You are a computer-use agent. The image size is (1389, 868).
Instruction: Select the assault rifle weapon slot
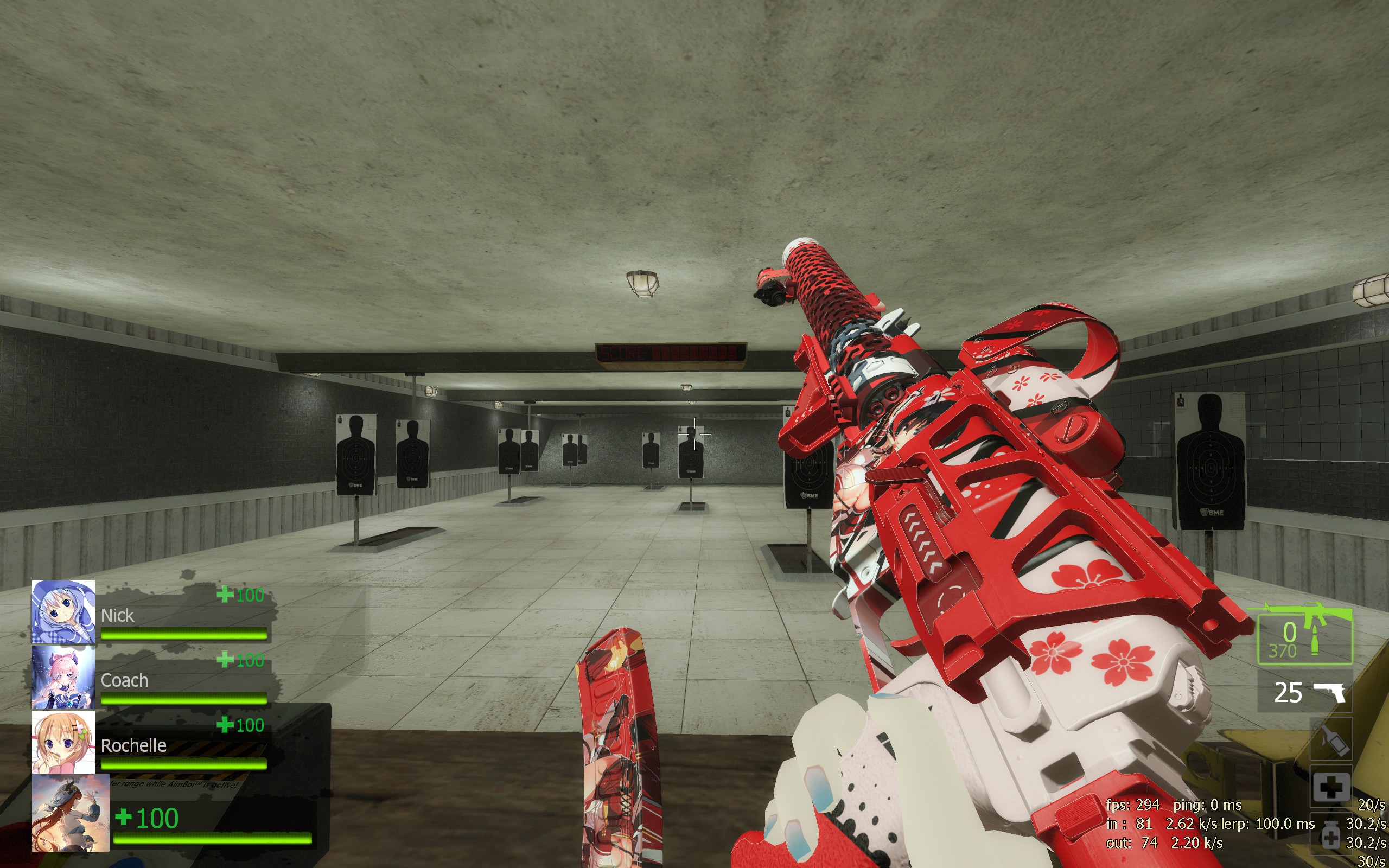pyautogui.click(x=1304, y=635)
